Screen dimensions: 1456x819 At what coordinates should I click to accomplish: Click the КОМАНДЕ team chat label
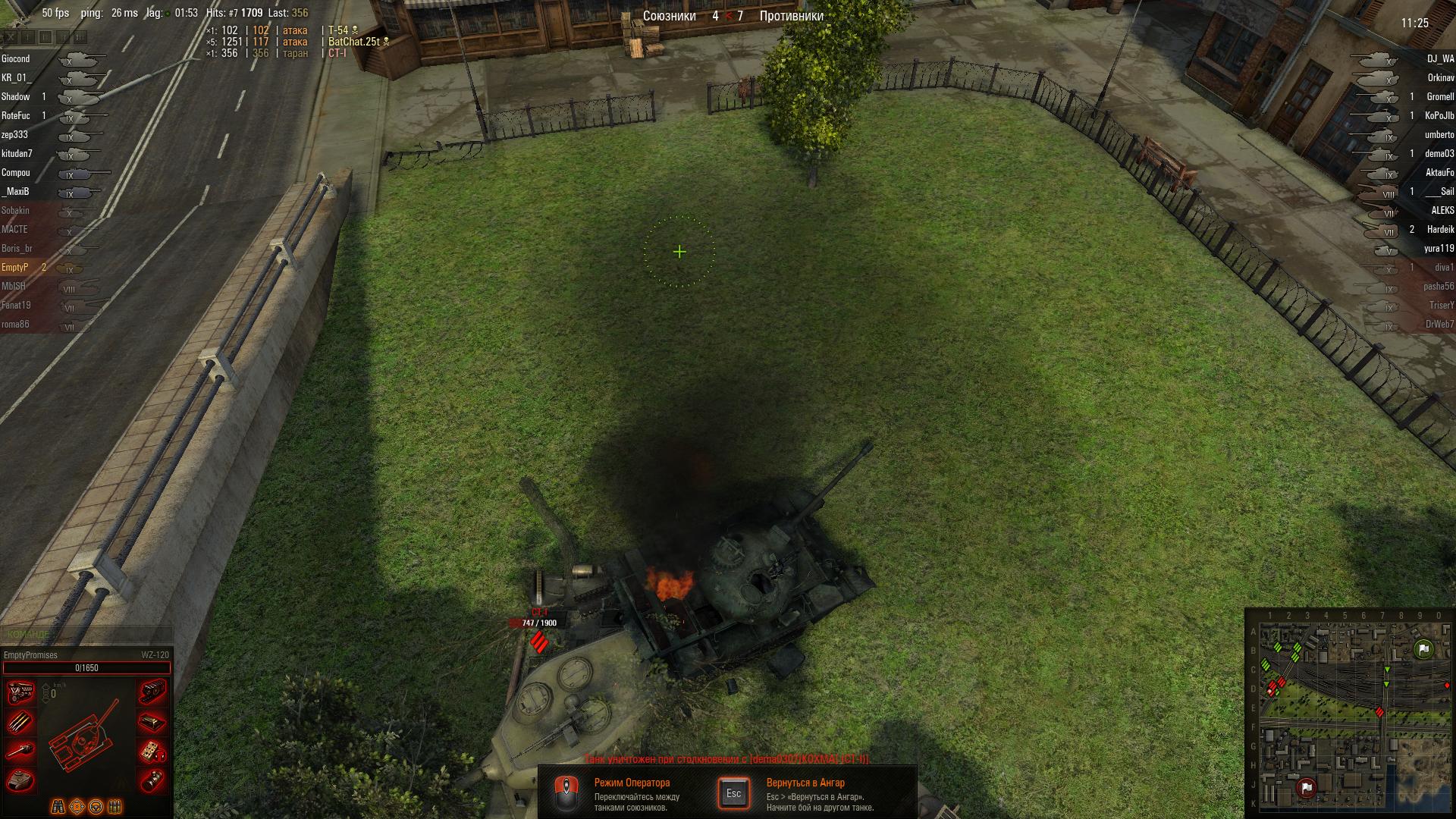[x=28, y=634]
